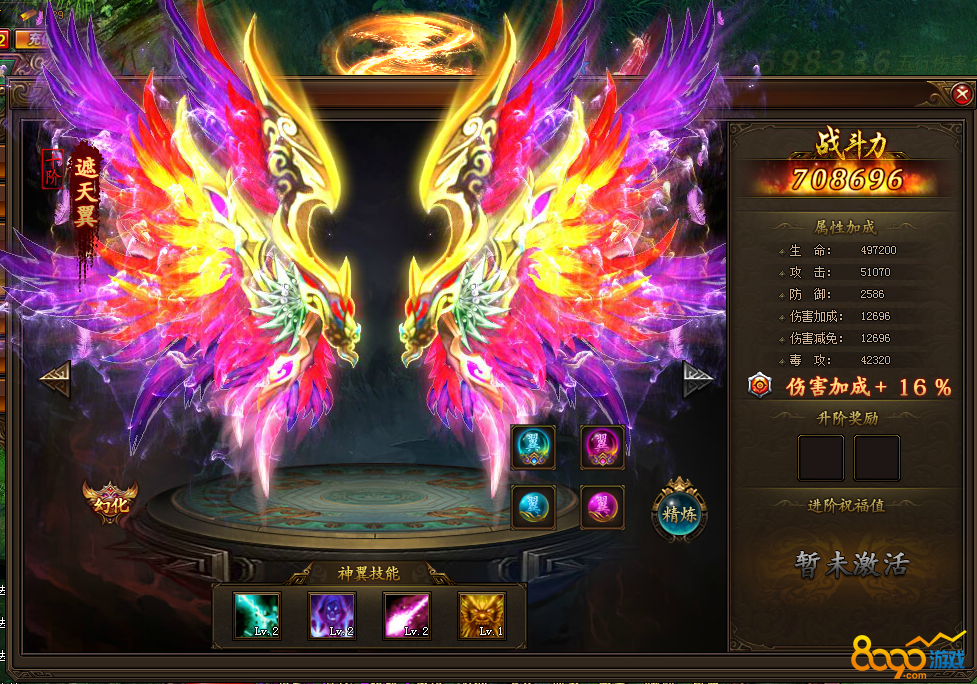
Task: Select the green lightning wing skill
Action: tap(257, 615)
